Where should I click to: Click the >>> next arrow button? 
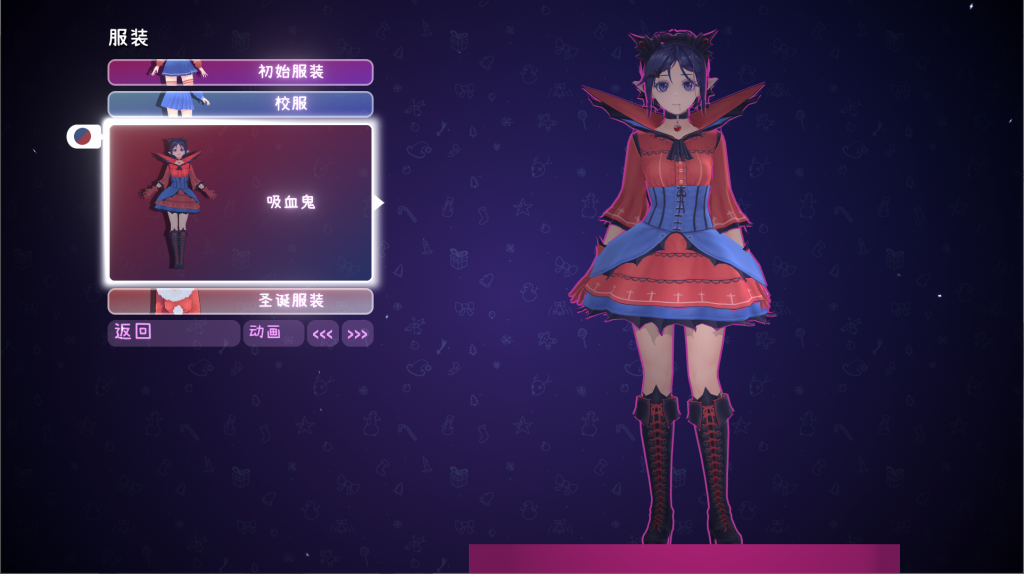coord(357,334)
